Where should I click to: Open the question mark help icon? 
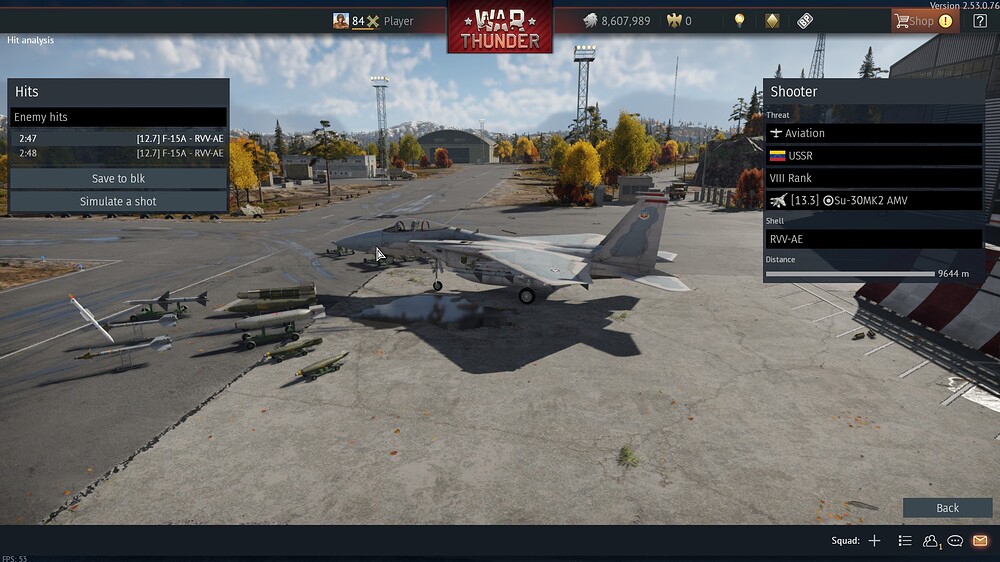coord(980,21)
